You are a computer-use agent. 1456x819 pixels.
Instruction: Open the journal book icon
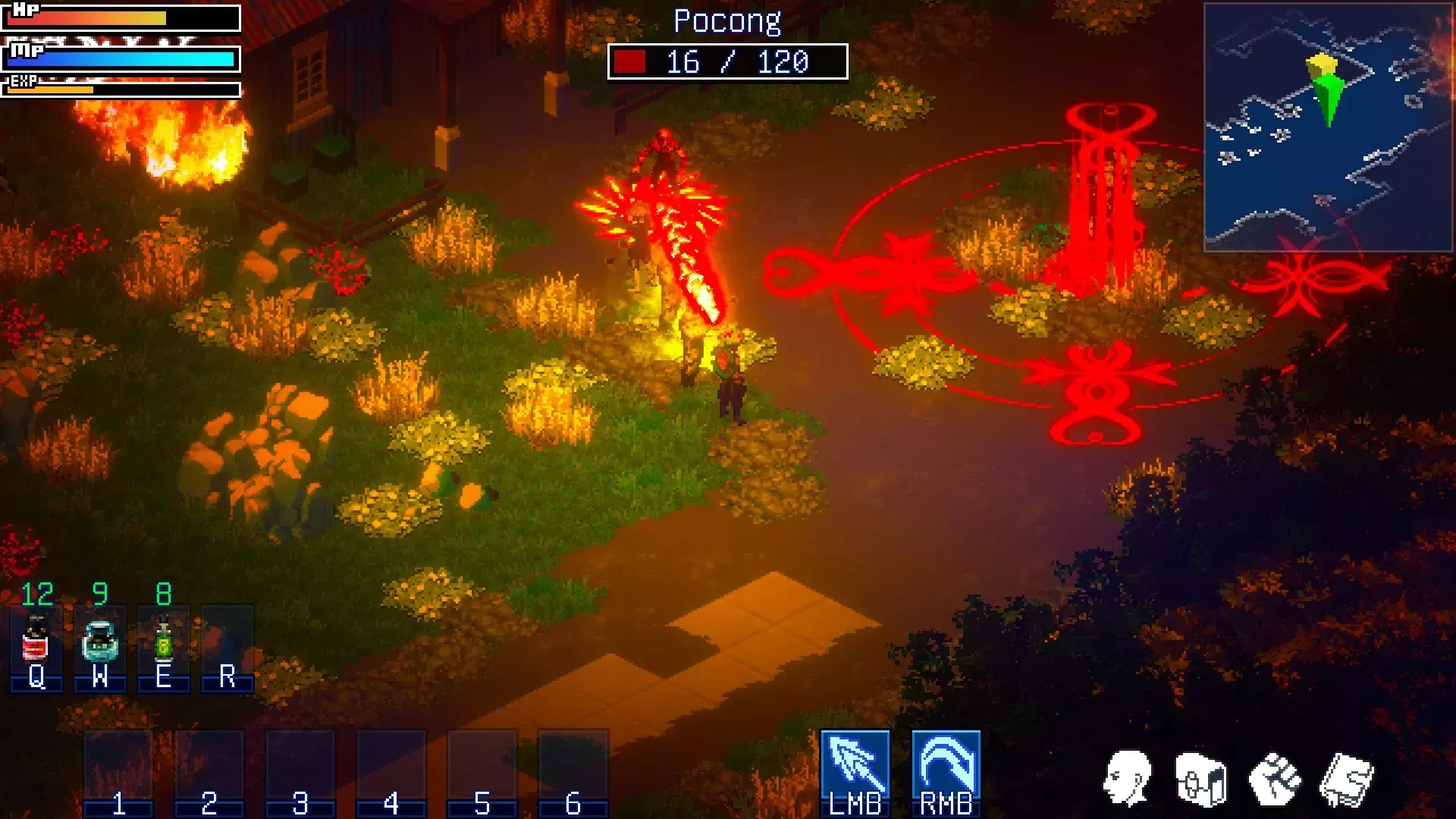coord(1347,779)
